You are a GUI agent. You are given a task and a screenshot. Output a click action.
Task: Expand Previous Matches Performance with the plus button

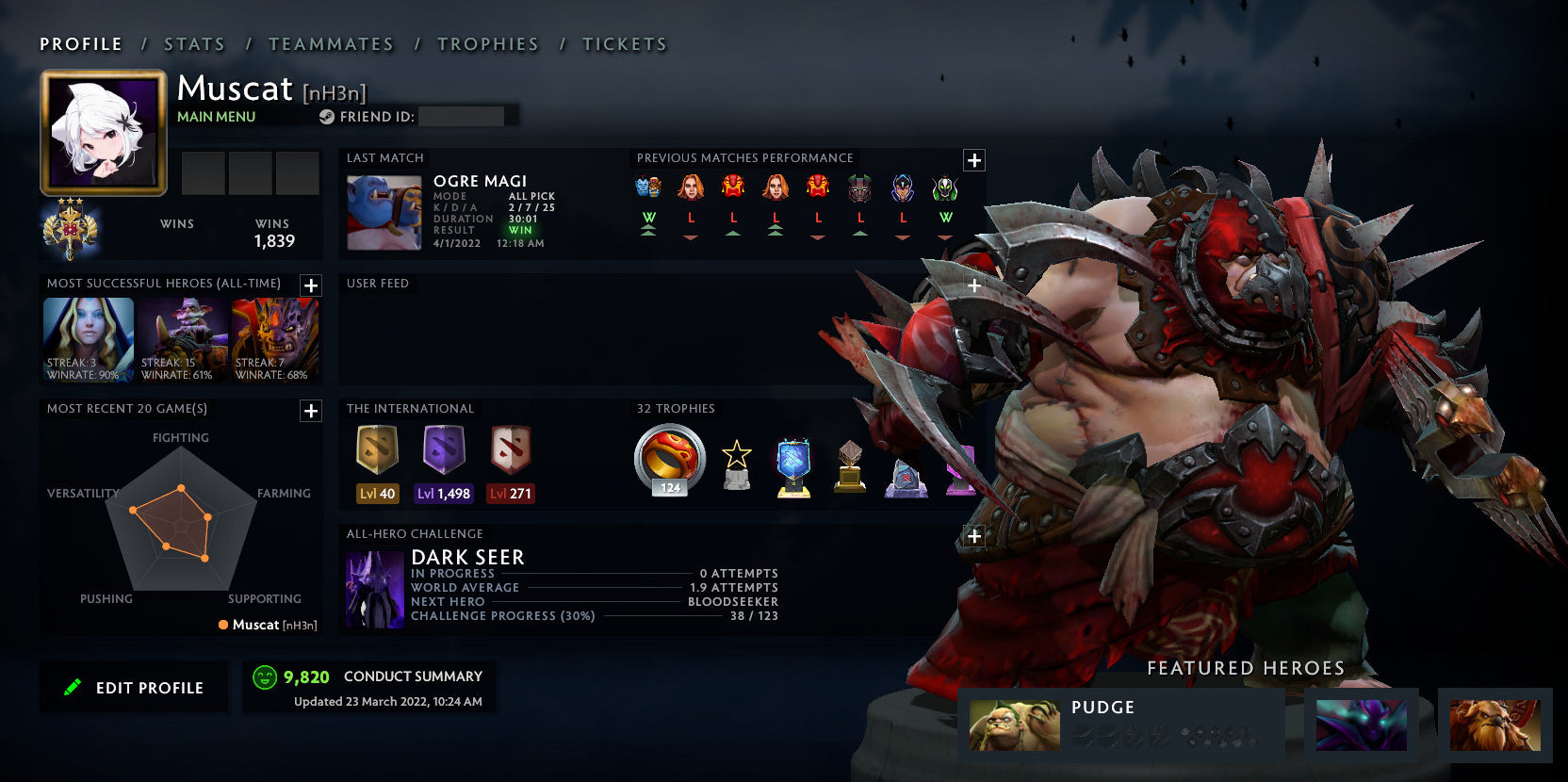pos(973,160)
